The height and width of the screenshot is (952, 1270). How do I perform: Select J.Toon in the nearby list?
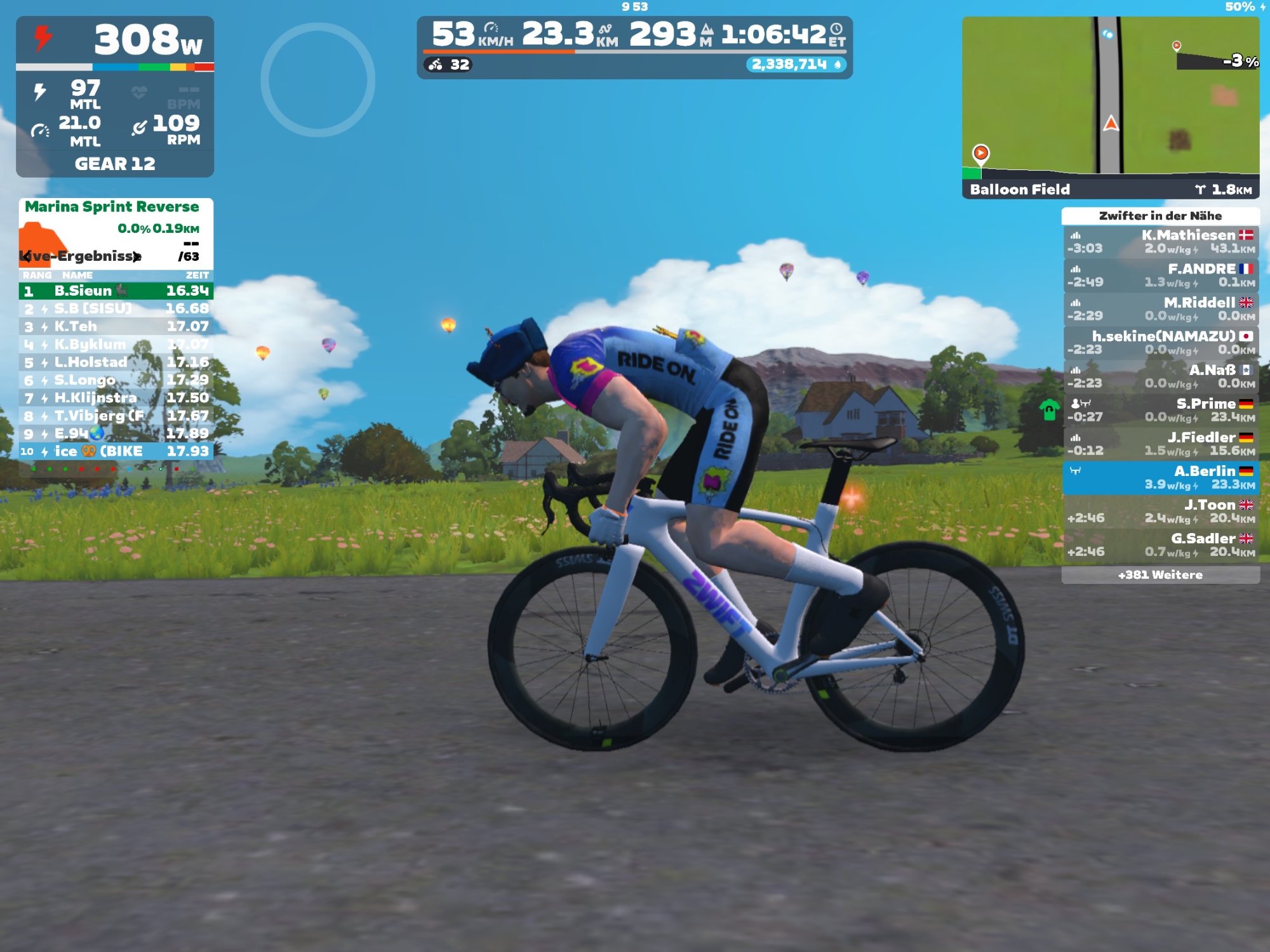pyautogui.click(x=1160, y=511)
